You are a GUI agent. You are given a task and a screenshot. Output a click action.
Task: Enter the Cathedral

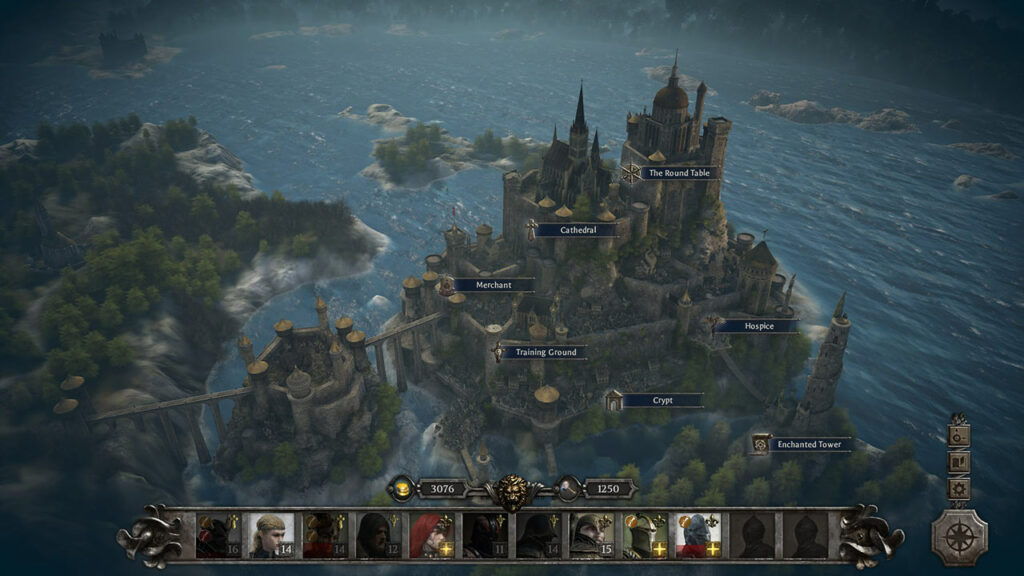click(x=577, y=230)
